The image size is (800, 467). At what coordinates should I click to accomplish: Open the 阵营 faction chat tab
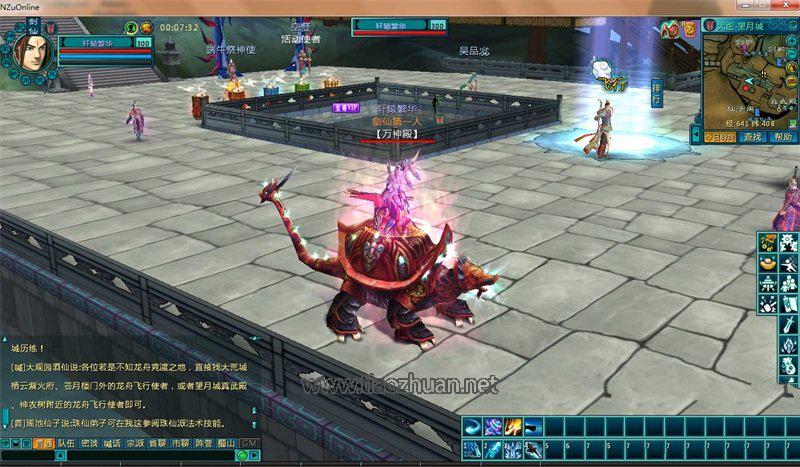203,442
